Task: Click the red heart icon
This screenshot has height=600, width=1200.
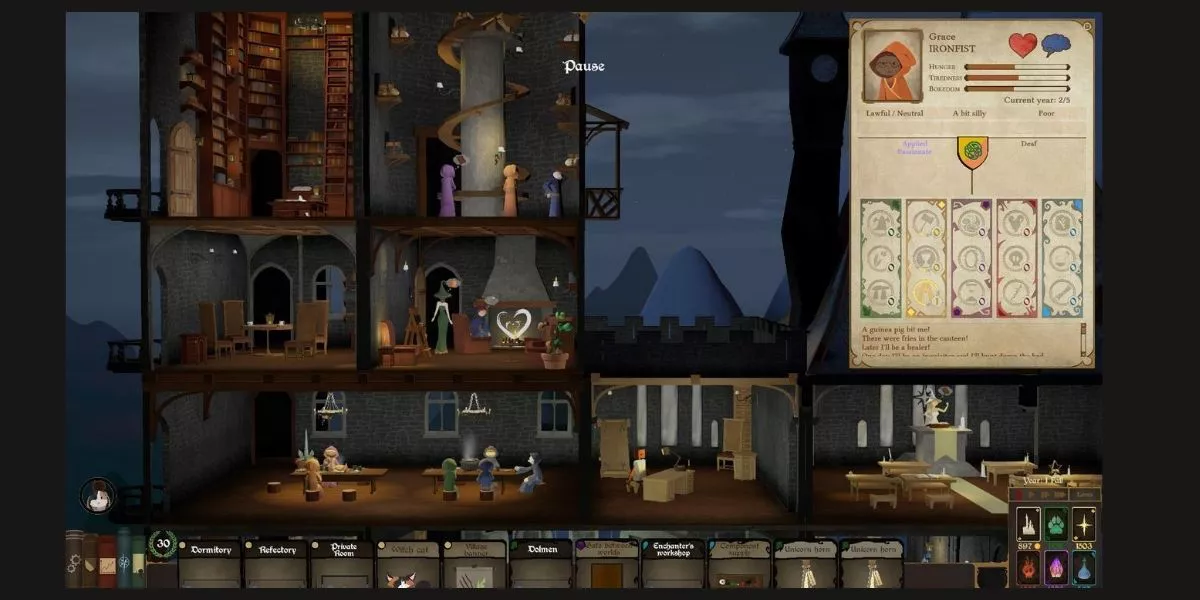Action: click(1022, 46)
